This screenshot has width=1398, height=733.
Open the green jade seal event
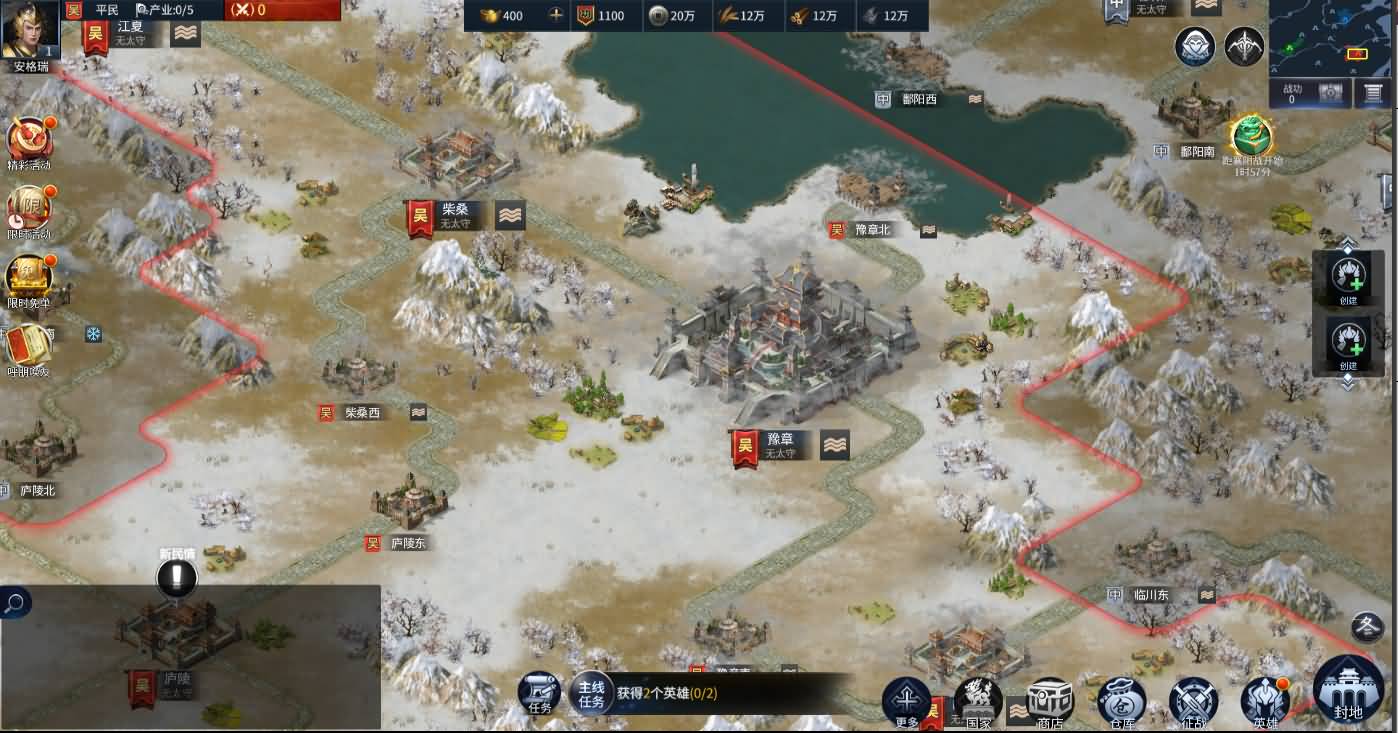tap(1251, 138)
